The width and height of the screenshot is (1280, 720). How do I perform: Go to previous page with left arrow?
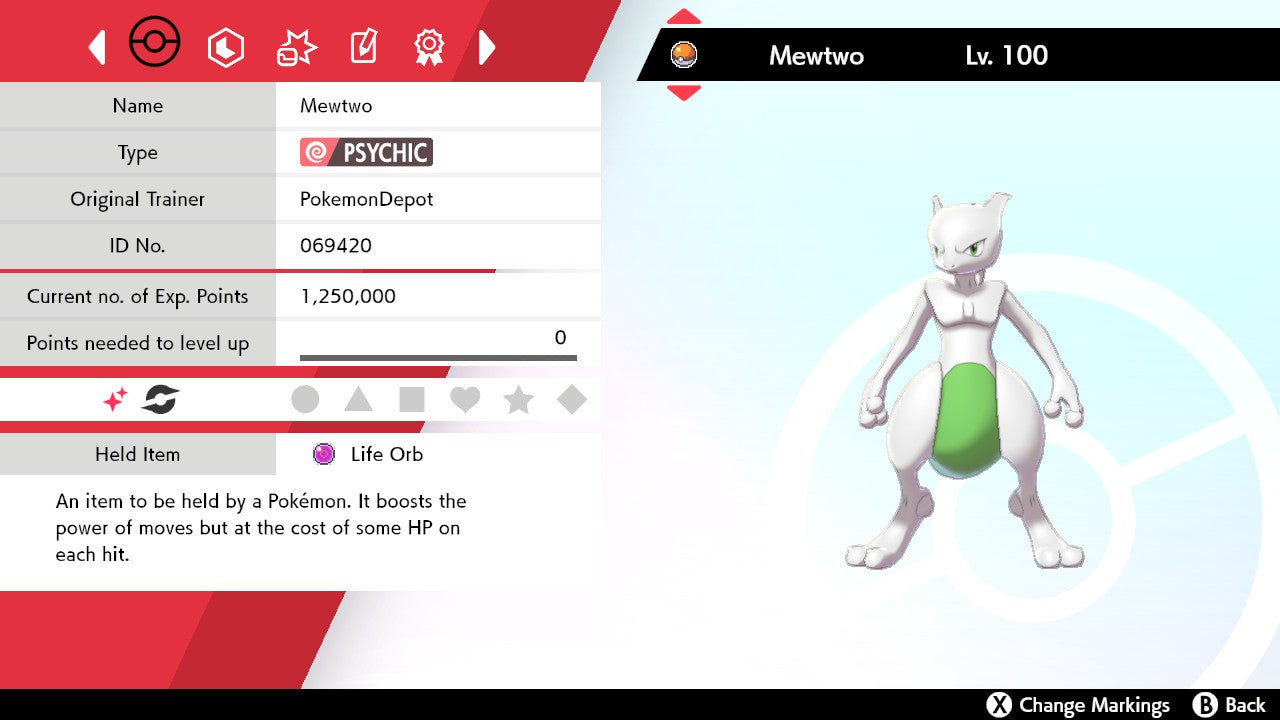(97, 47)
